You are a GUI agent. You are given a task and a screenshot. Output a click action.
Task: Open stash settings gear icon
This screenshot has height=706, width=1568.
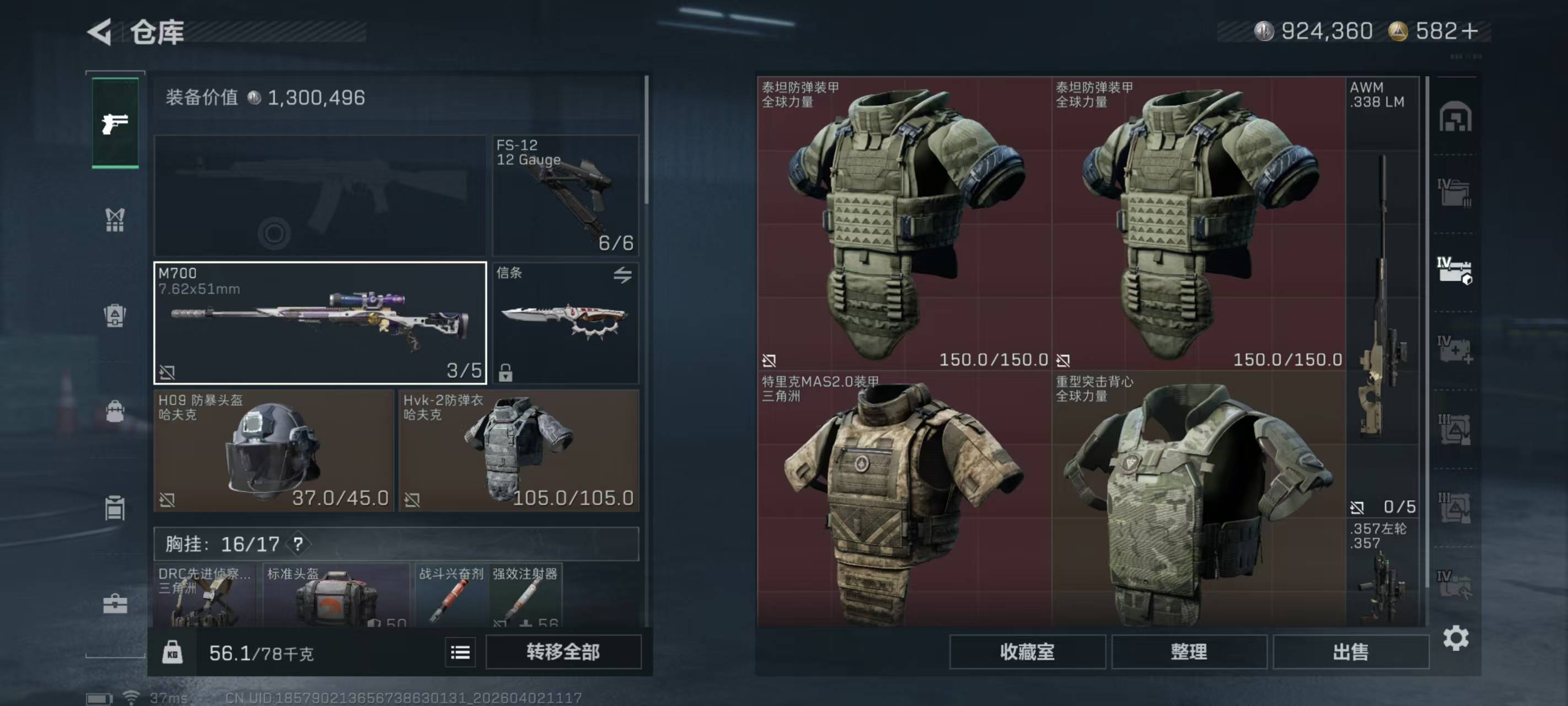[x=1456, y=638]
